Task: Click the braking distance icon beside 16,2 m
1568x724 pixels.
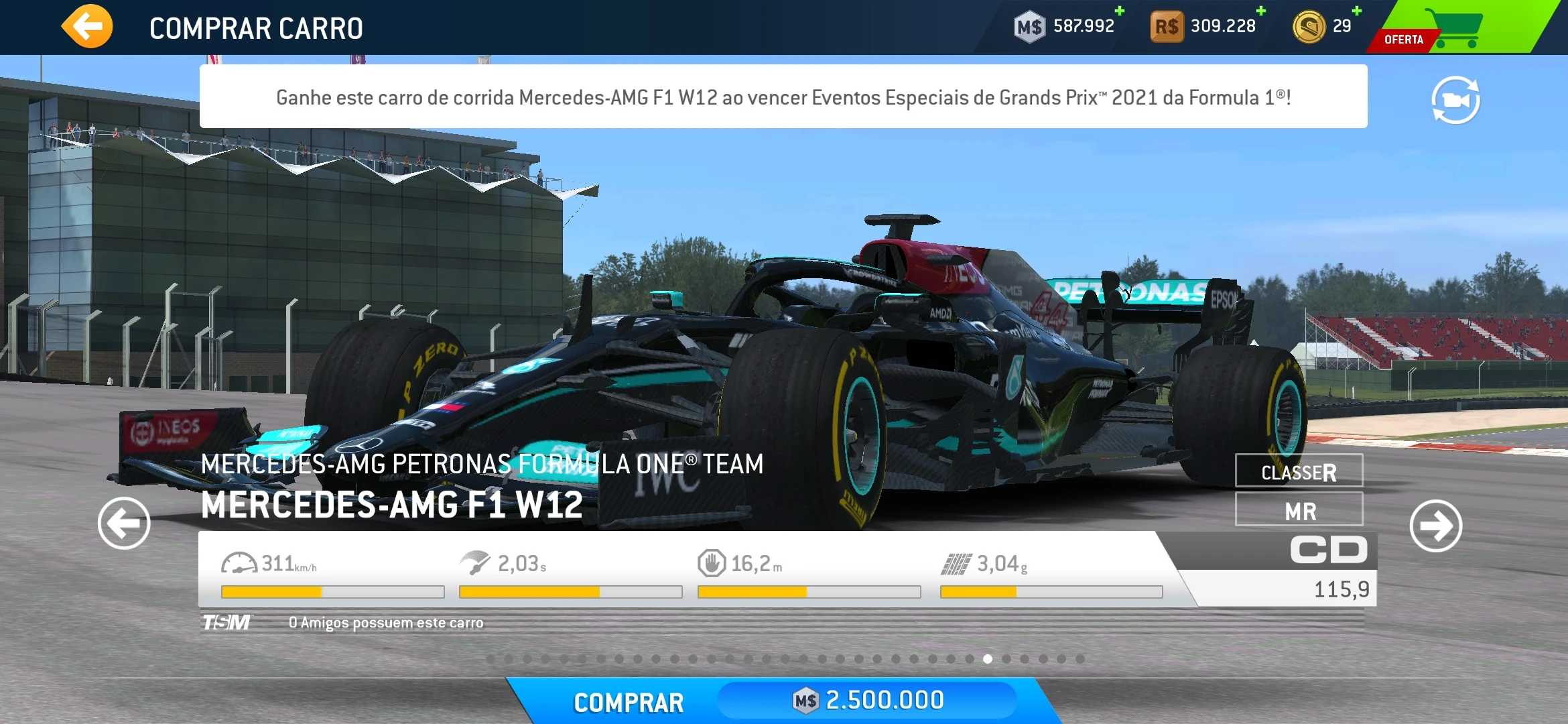Action: 714,563
